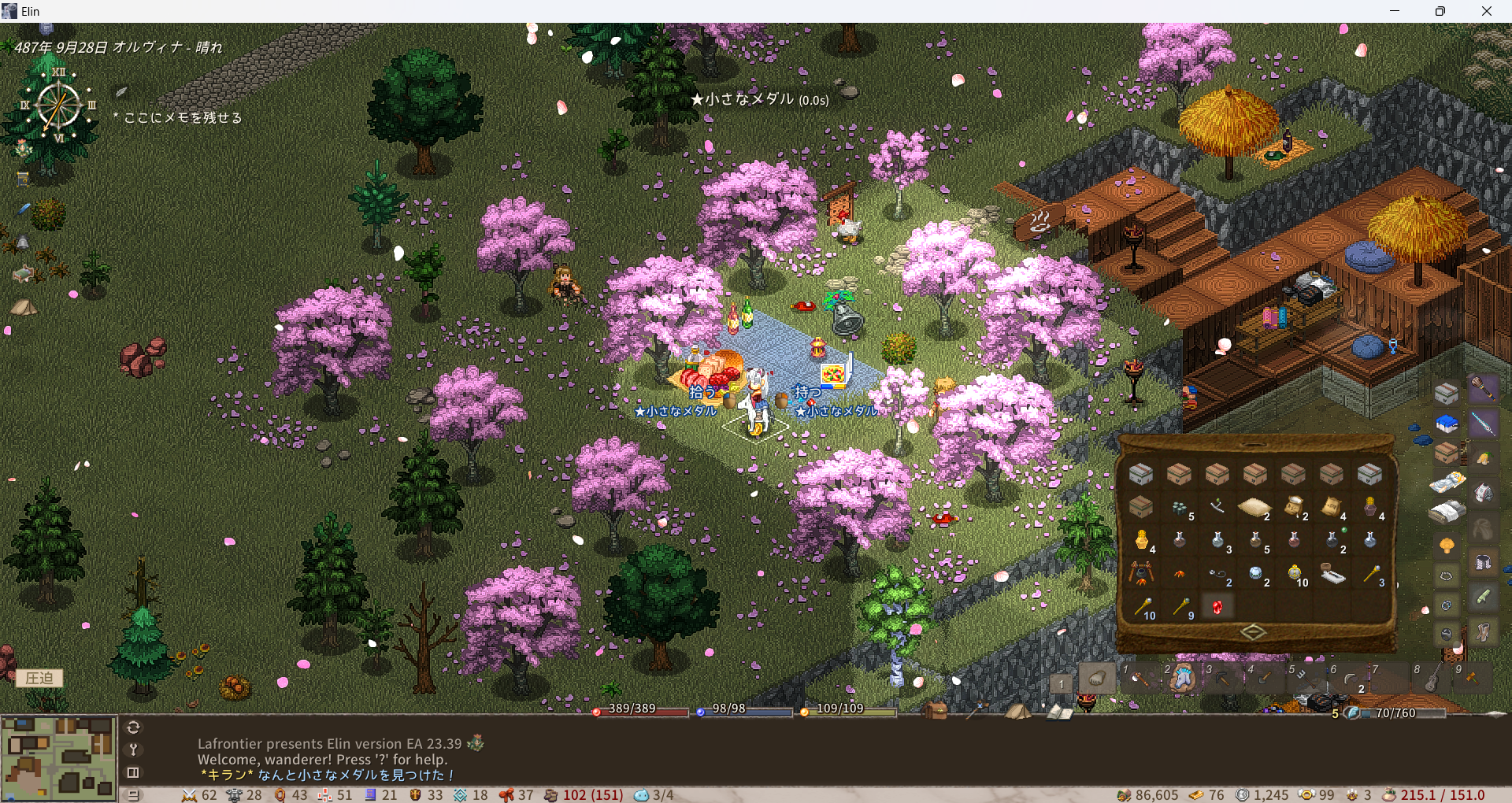Click the rotate arrows button by the log
Screen dimensions: 1512x803
(x=133, y=727)
